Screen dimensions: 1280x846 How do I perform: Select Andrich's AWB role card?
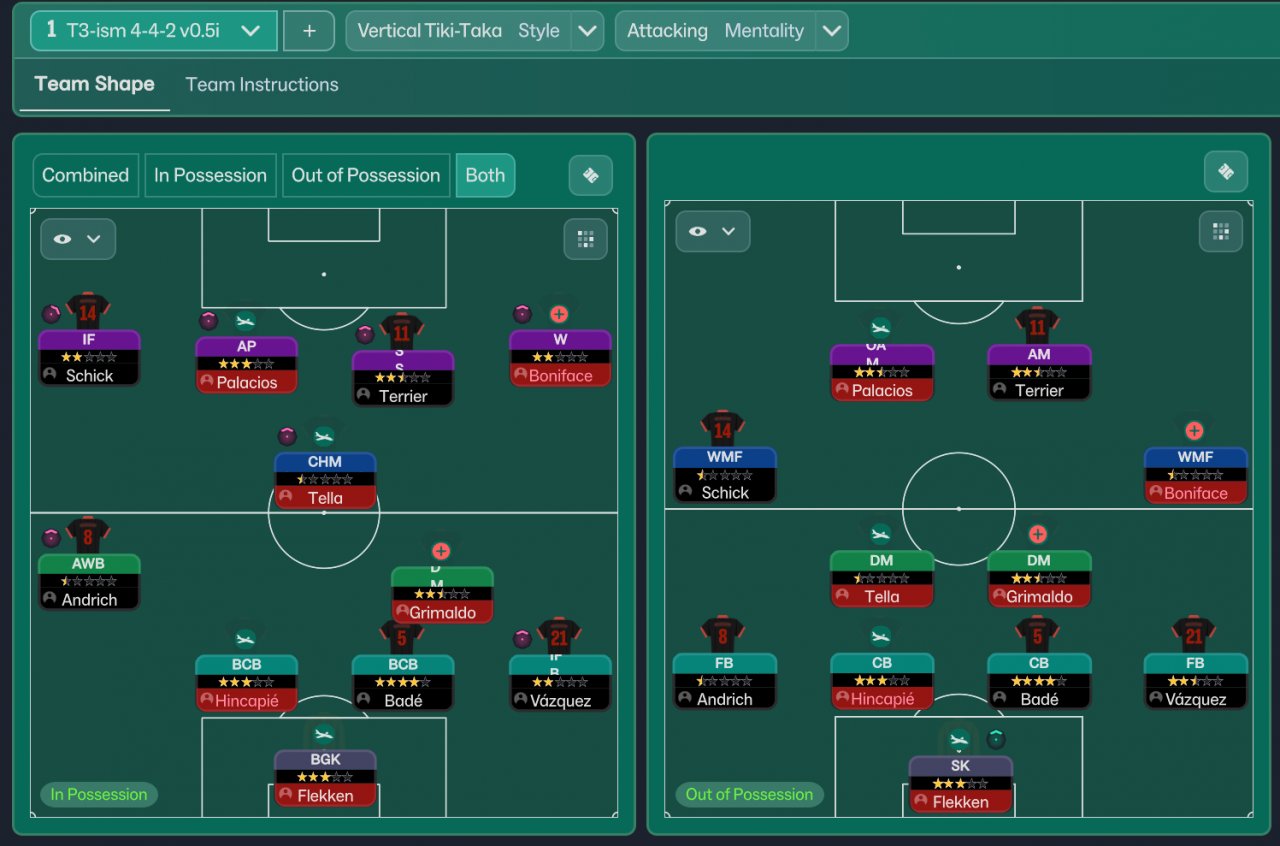tap(89, 582)
